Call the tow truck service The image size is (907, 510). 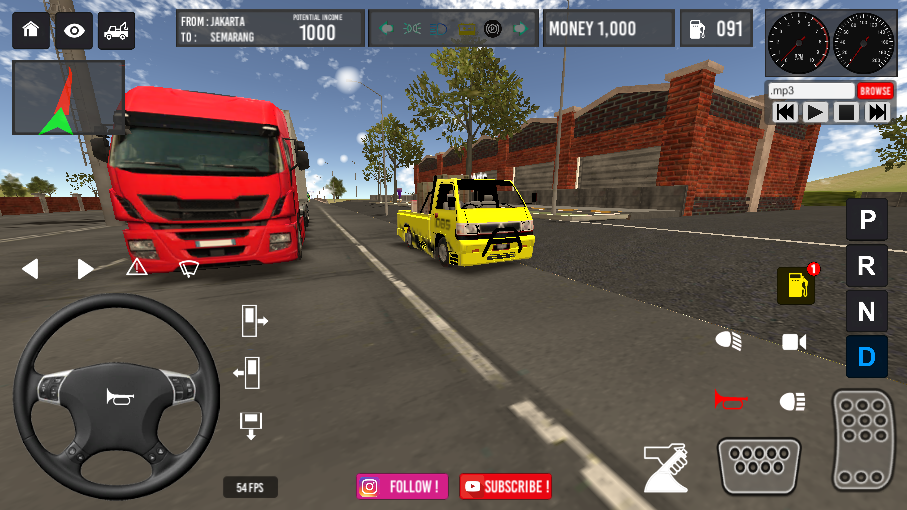coord(116,30)
